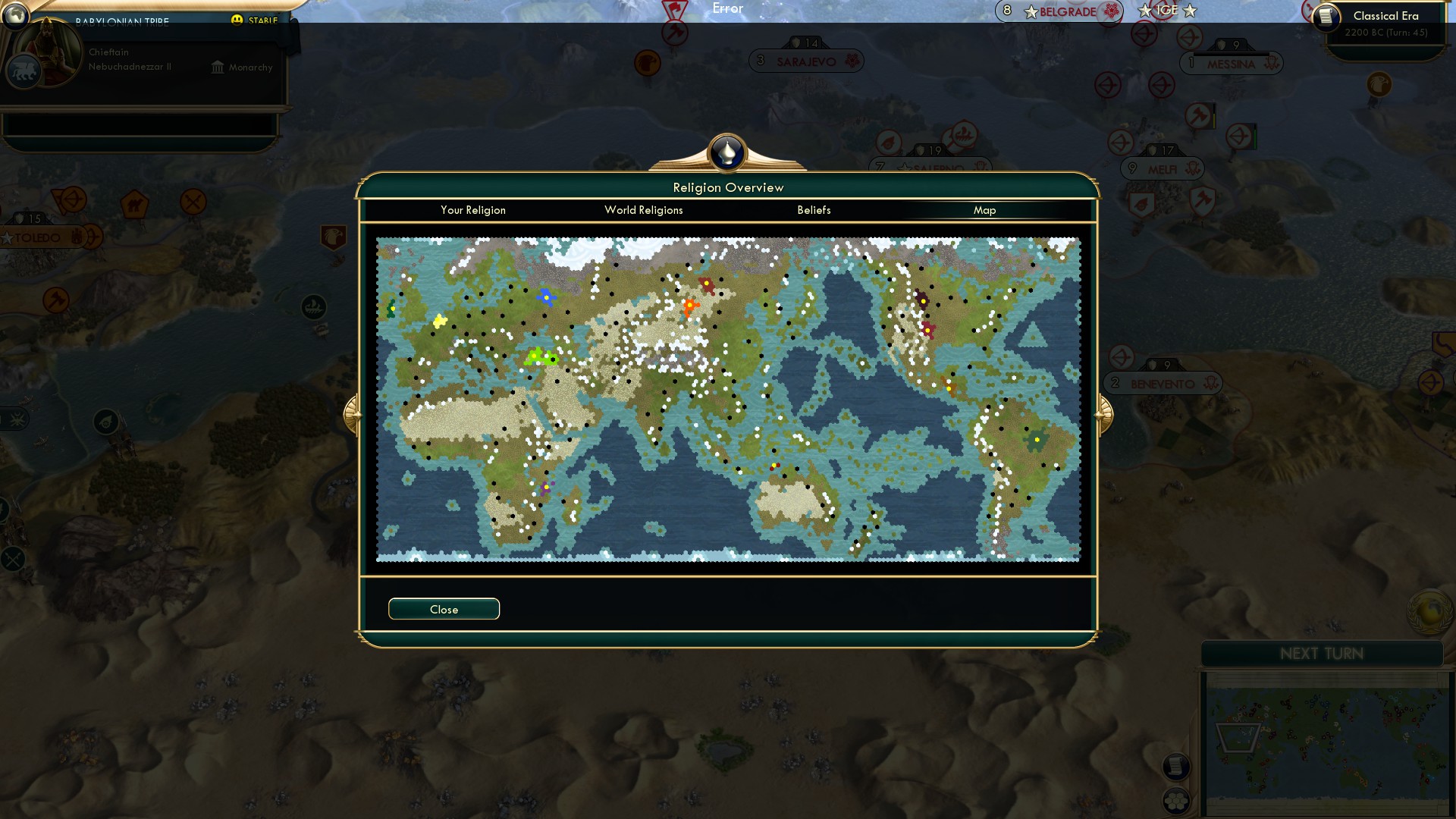Image resolution: width=1456 pixels, height=819 pixels.
Task: Click the left gold arrow on the dialog edge
Action: 352,415
